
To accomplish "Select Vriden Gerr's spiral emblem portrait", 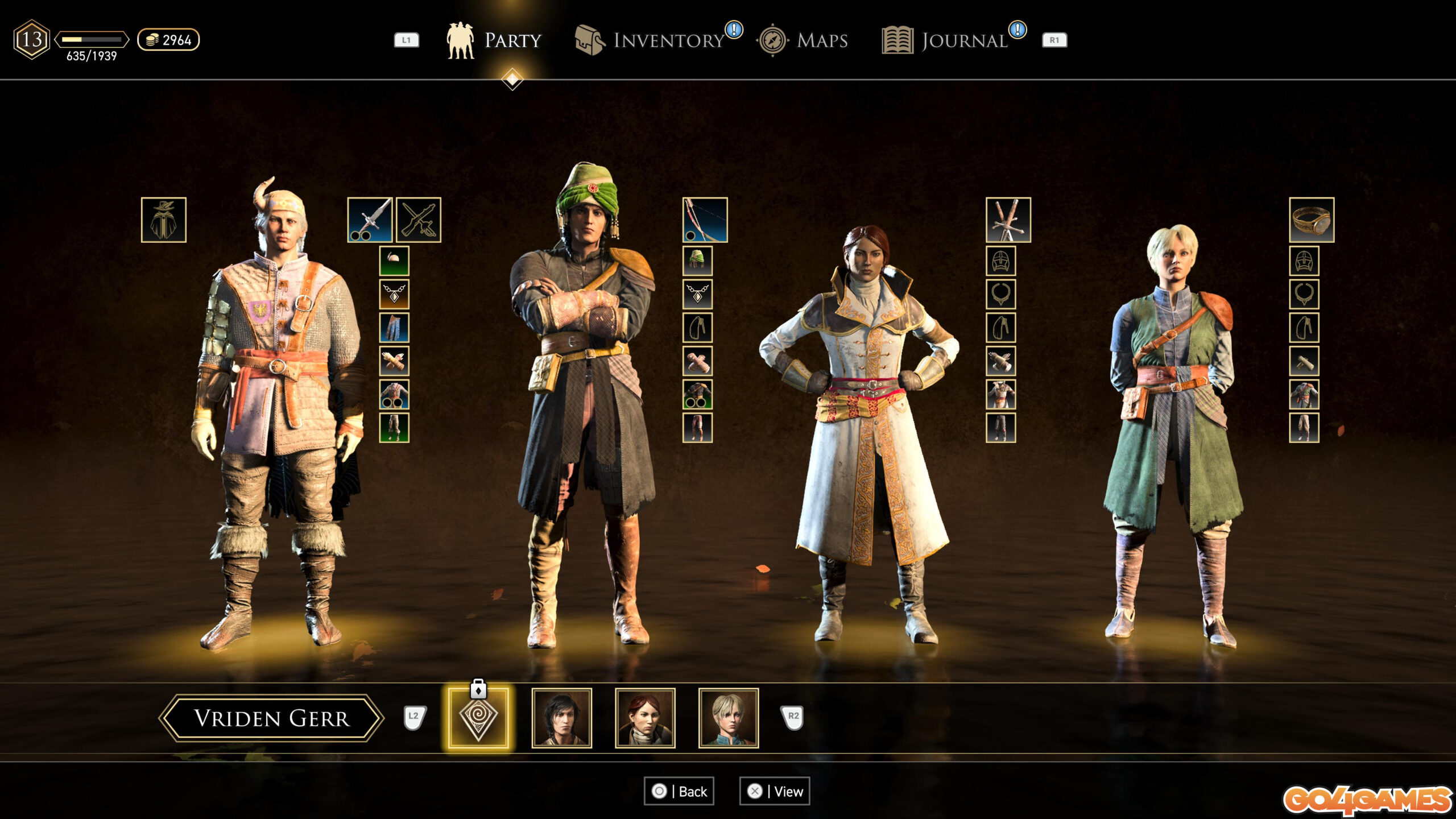I will [x=478, y=718].
